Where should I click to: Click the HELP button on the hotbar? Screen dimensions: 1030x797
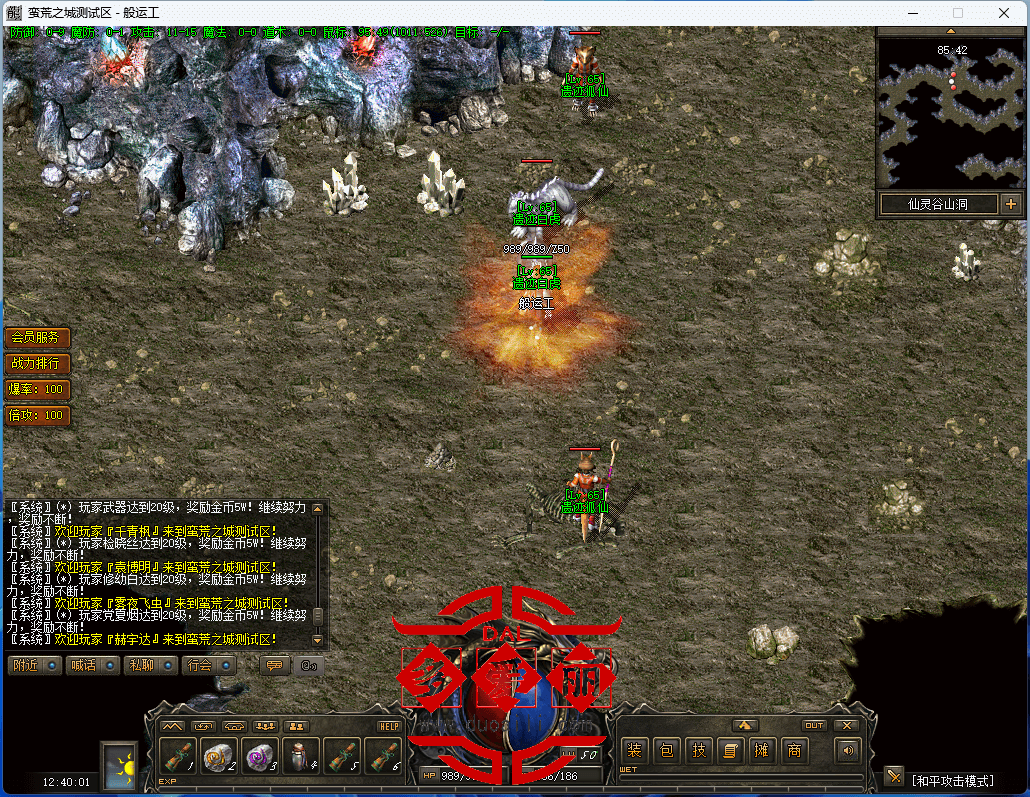click(x=389, y=726)
